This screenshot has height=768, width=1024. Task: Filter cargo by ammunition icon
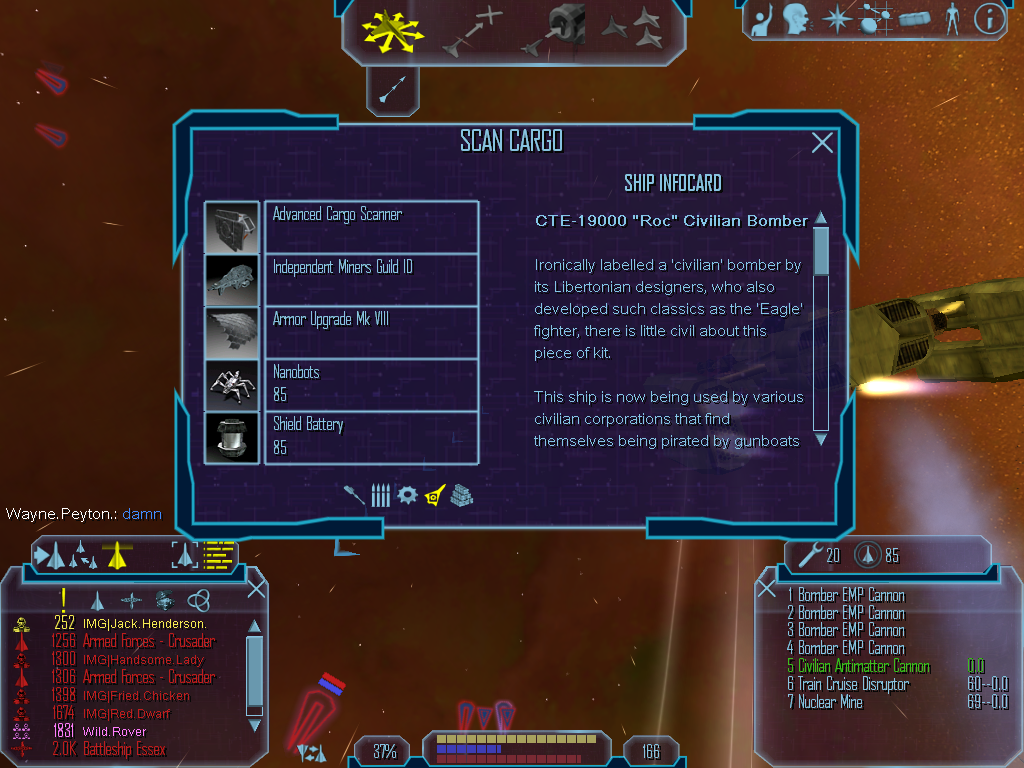(380, 495)
